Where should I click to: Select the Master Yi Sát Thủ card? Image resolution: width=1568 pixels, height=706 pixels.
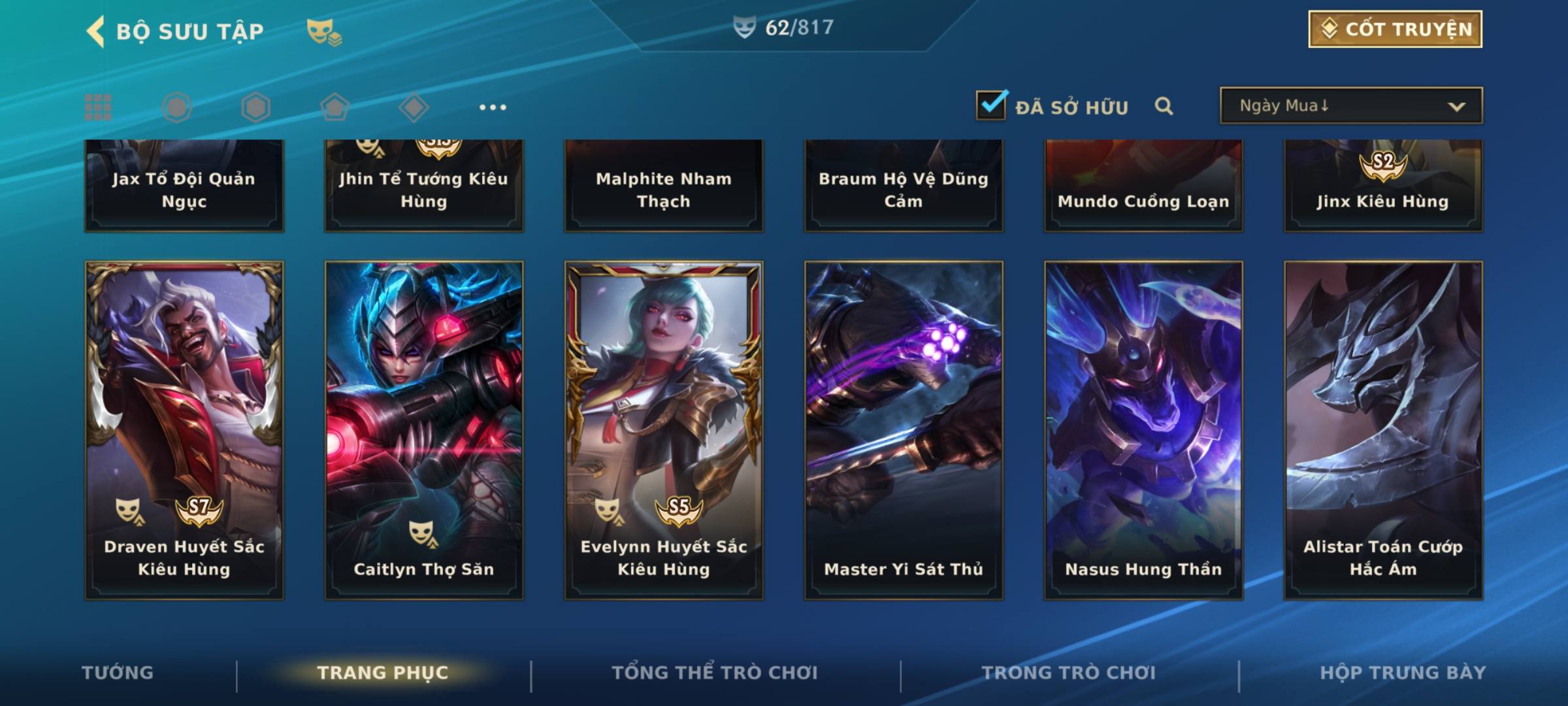(x=904, y=430)
